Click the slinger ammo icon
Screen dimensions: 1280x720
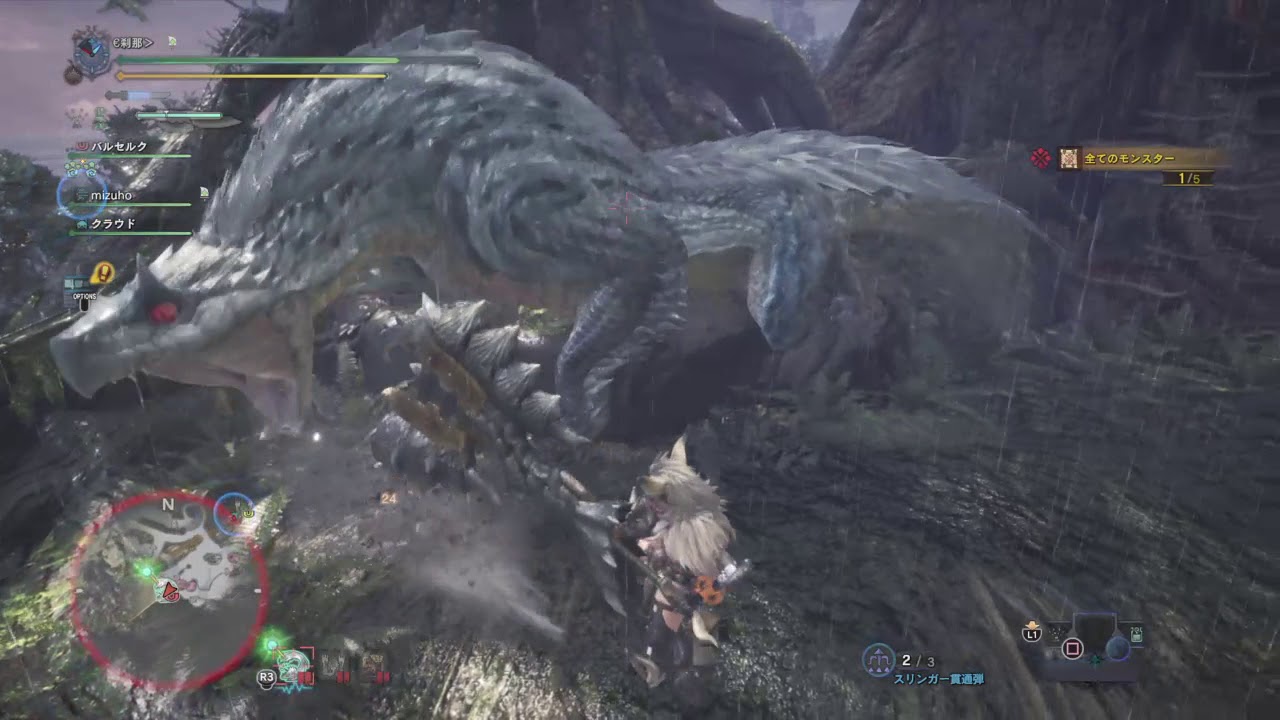pyautogui.click(x=878, y=660)
